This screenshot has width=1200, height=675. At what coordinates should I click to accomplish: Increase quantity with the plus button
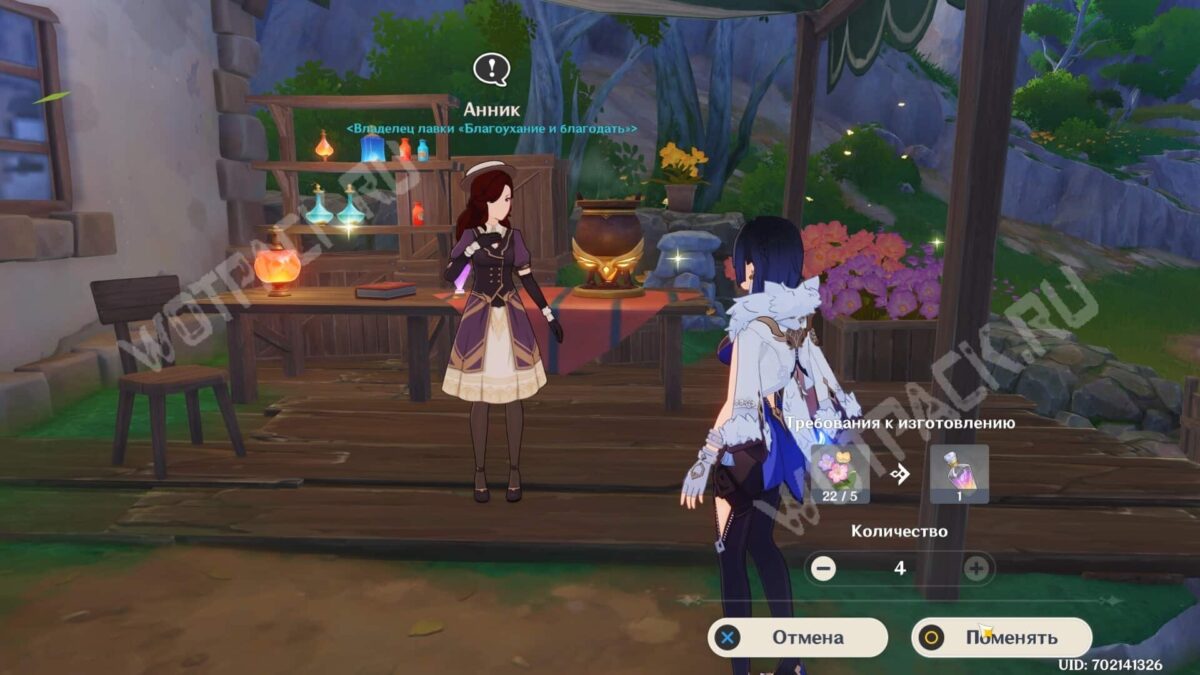pyautogui.click(x=976, y=568)
